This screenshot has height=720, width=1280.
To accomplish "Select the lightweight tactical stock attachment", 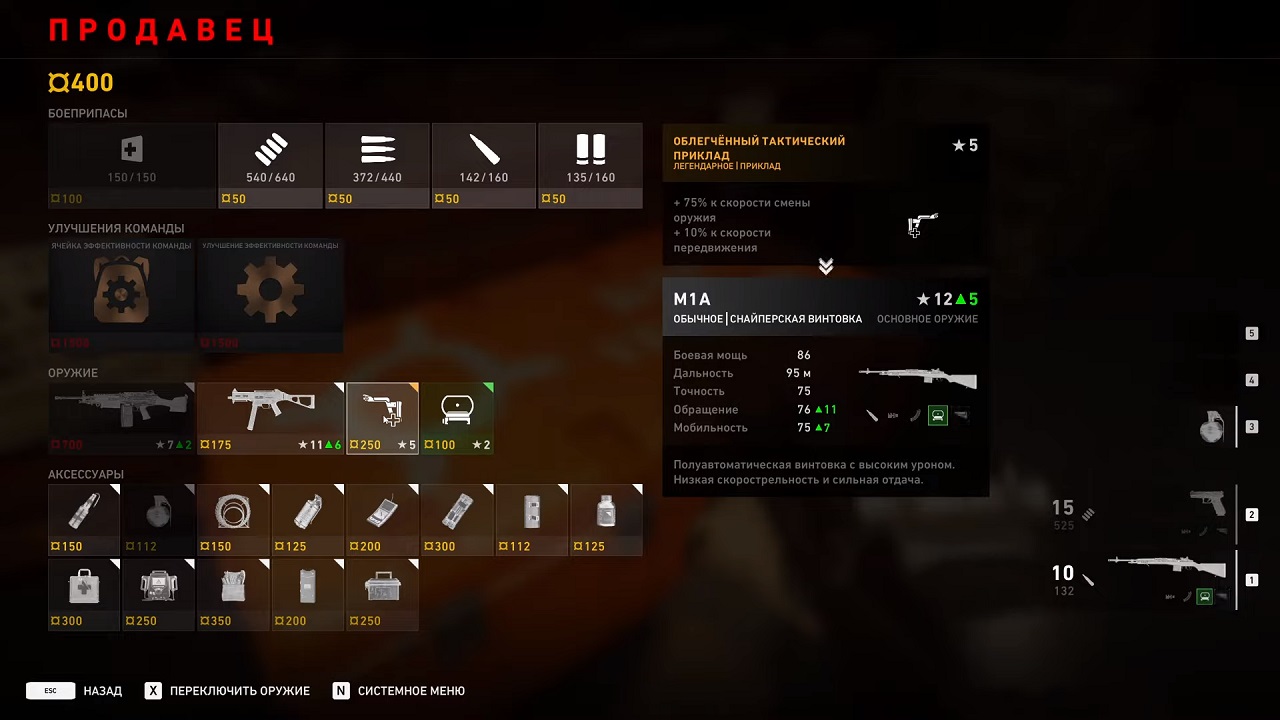I will [x=382, y=418].
